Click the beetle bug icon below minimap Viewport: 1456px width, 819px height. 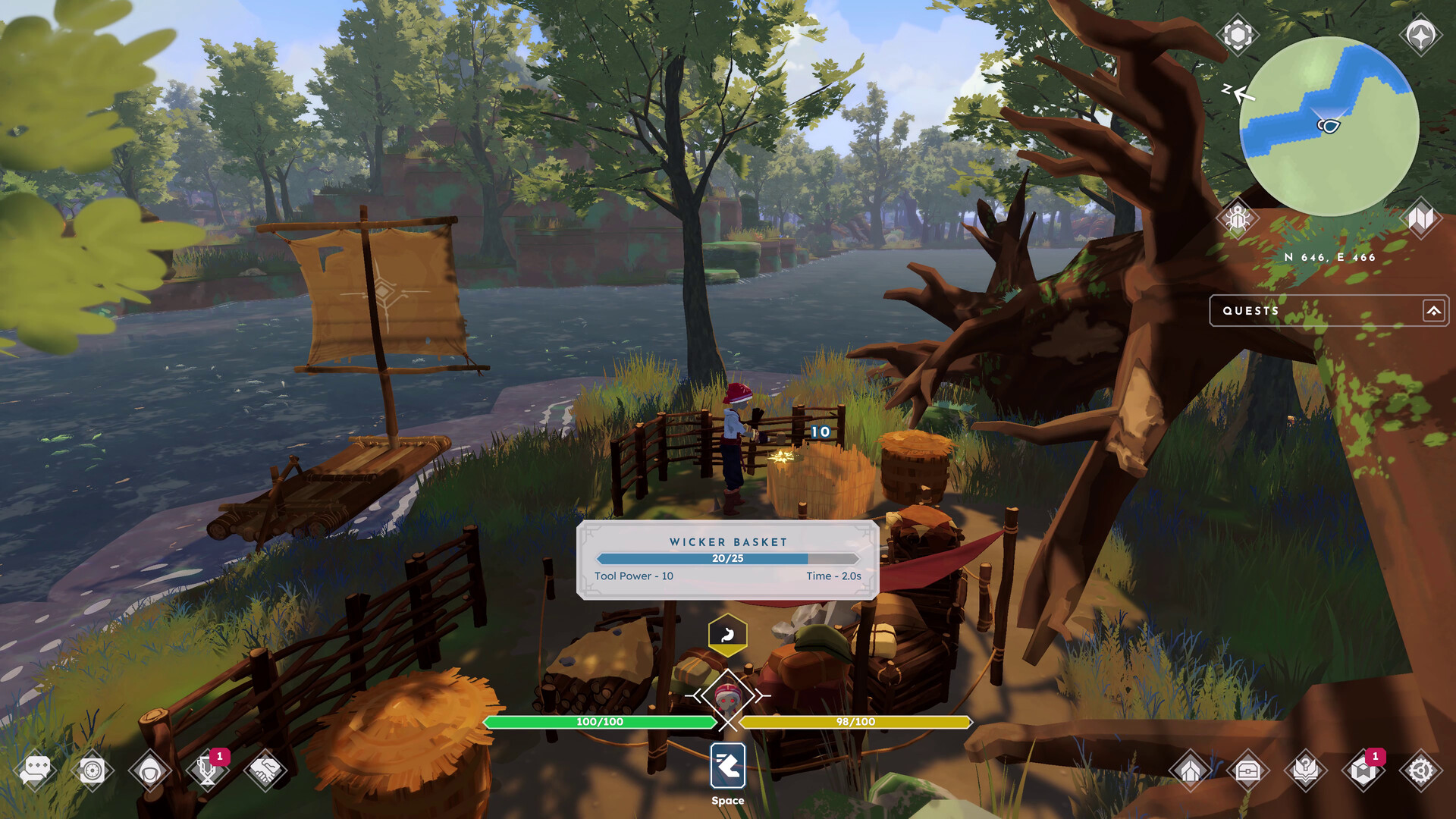pos(1238,218)
